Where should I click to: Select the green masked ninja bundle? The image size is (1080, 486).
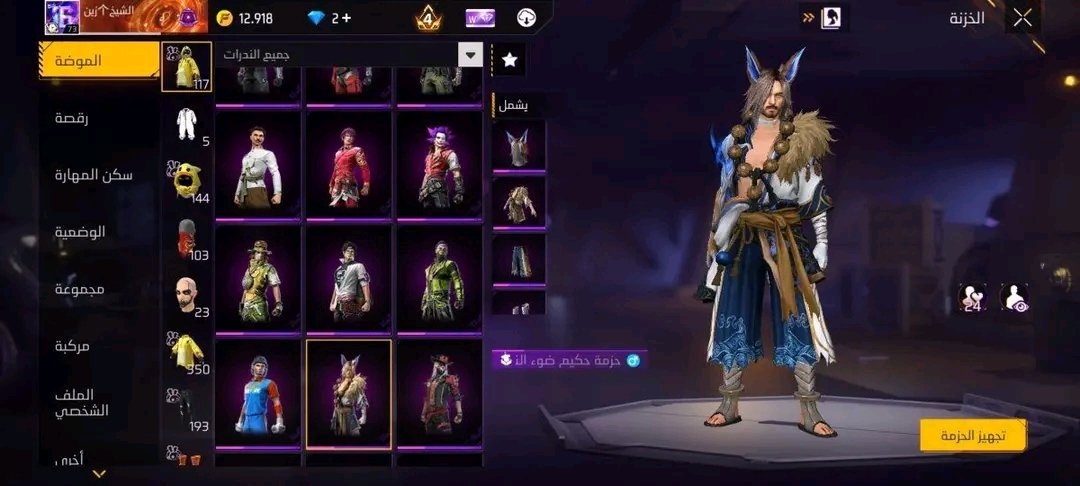point(438,279)
